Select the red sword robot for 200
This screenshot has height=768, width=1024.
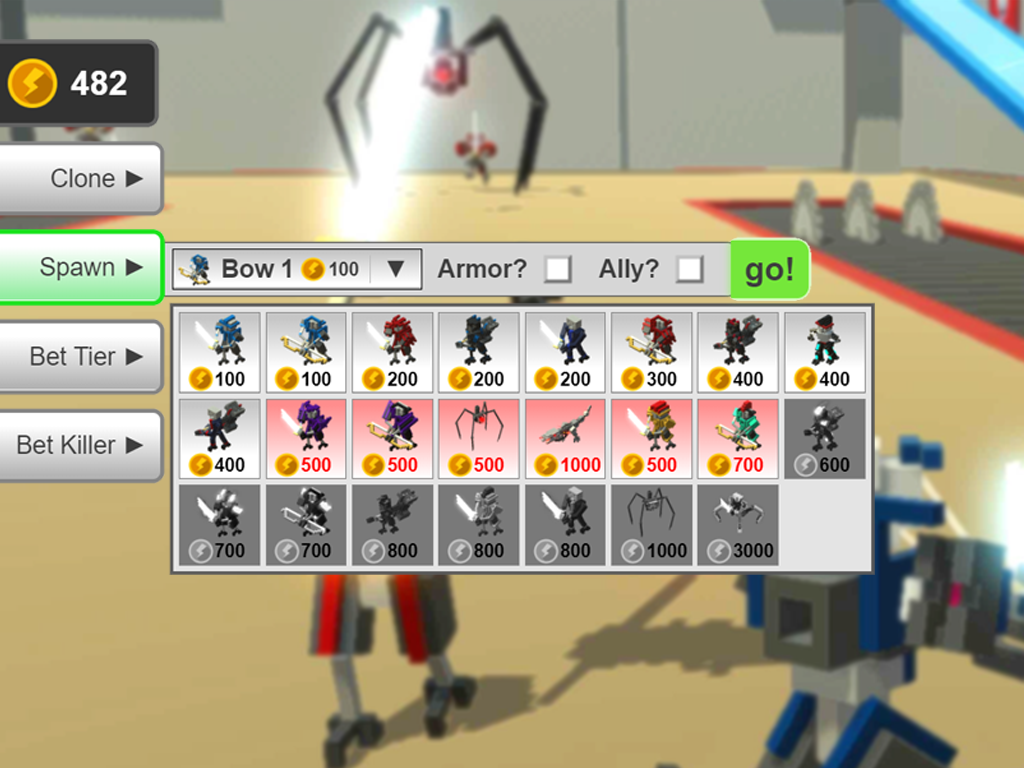[392, 352]
